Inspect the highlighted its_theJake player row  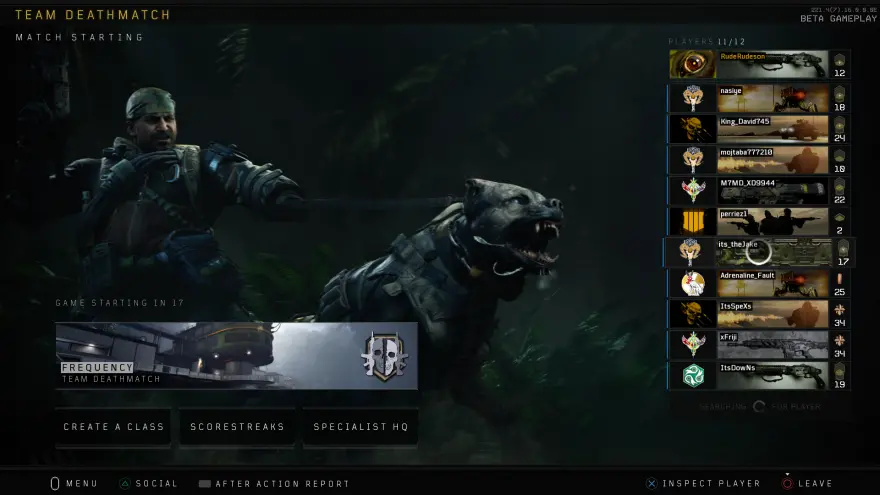pos(760,252)
